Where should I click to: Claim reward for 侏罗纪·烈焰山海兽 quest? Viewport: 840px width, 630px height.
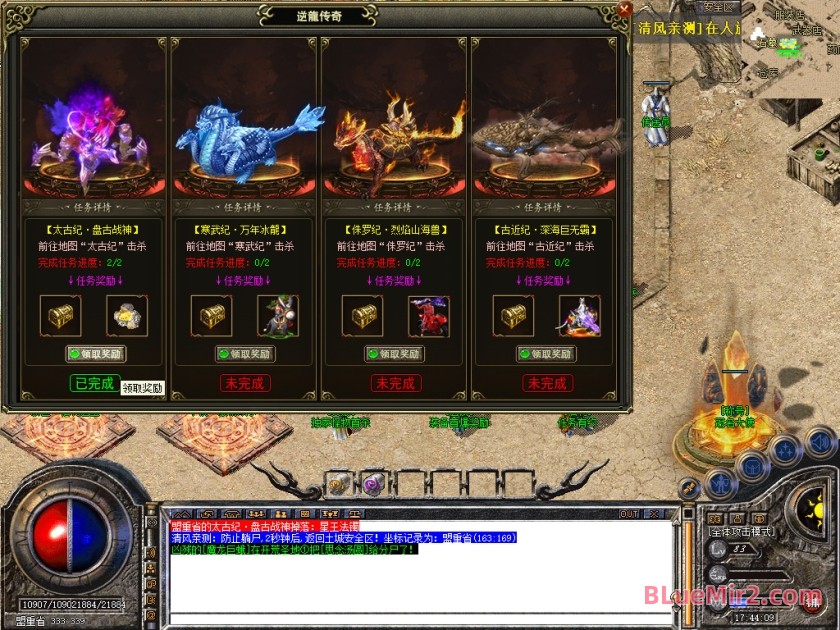[396, 354]
